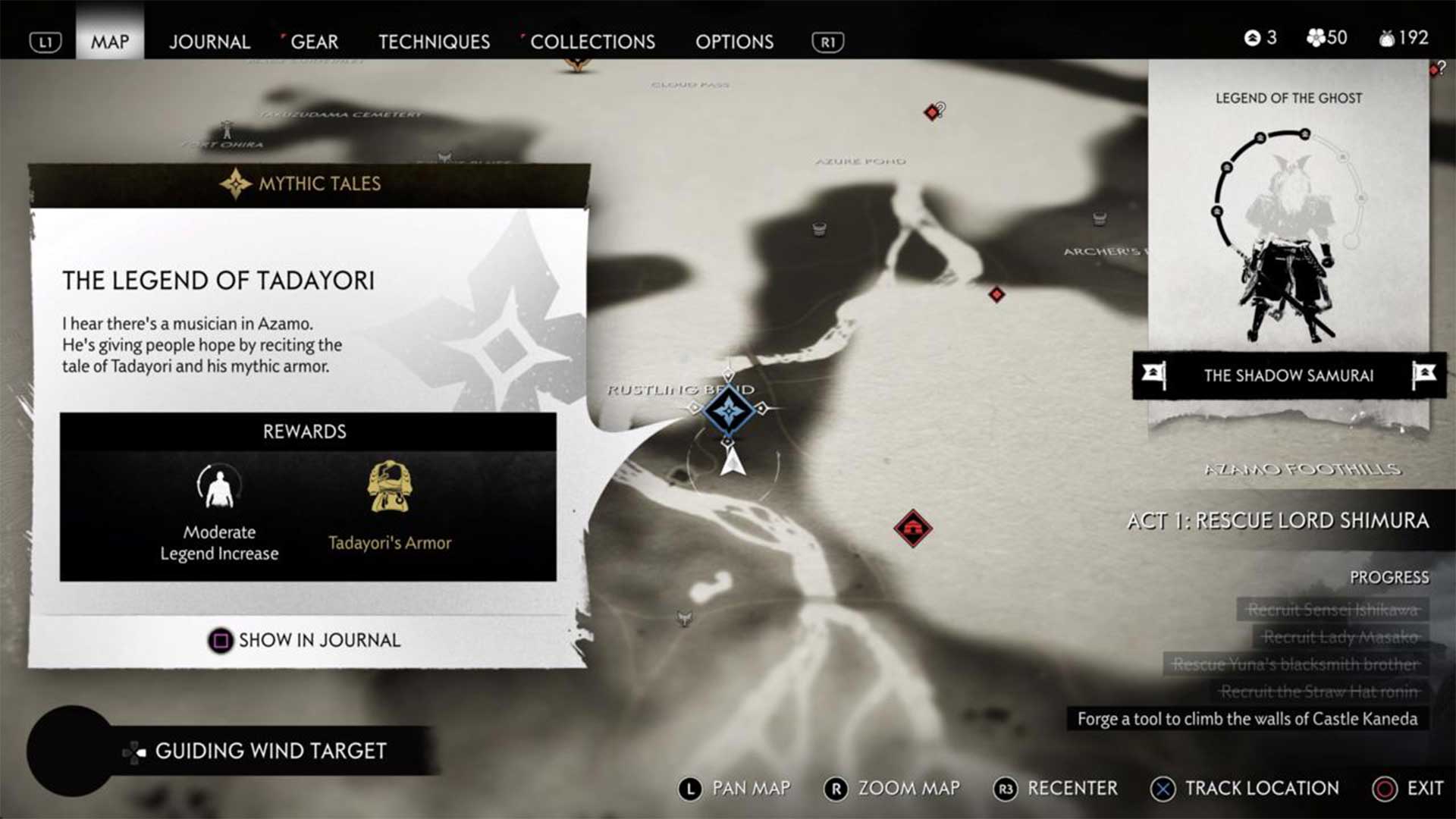Click the red question mark map marker
The image size is (1456, 819).
click(x=934, y=111)
